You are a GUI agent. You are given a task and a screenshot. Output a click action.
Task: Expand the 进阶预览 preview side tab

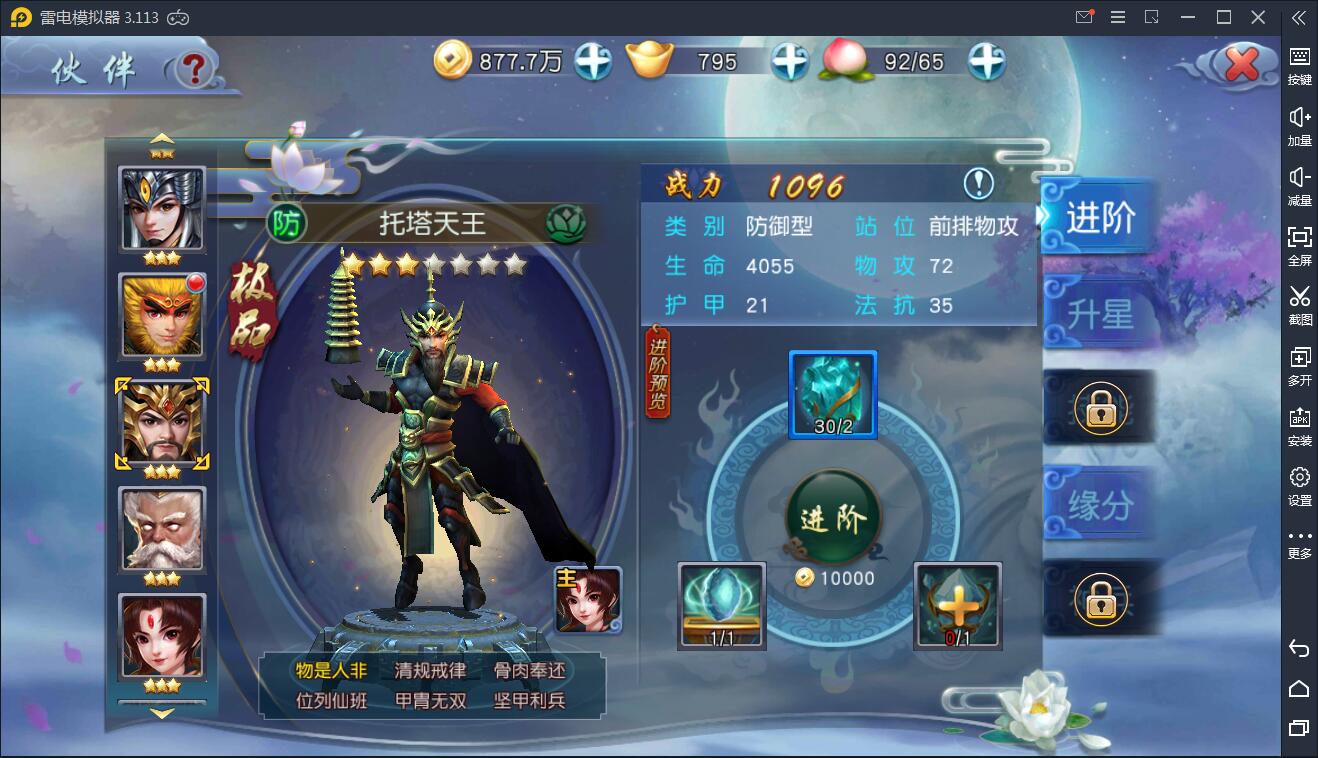click(x=658, y=380)
